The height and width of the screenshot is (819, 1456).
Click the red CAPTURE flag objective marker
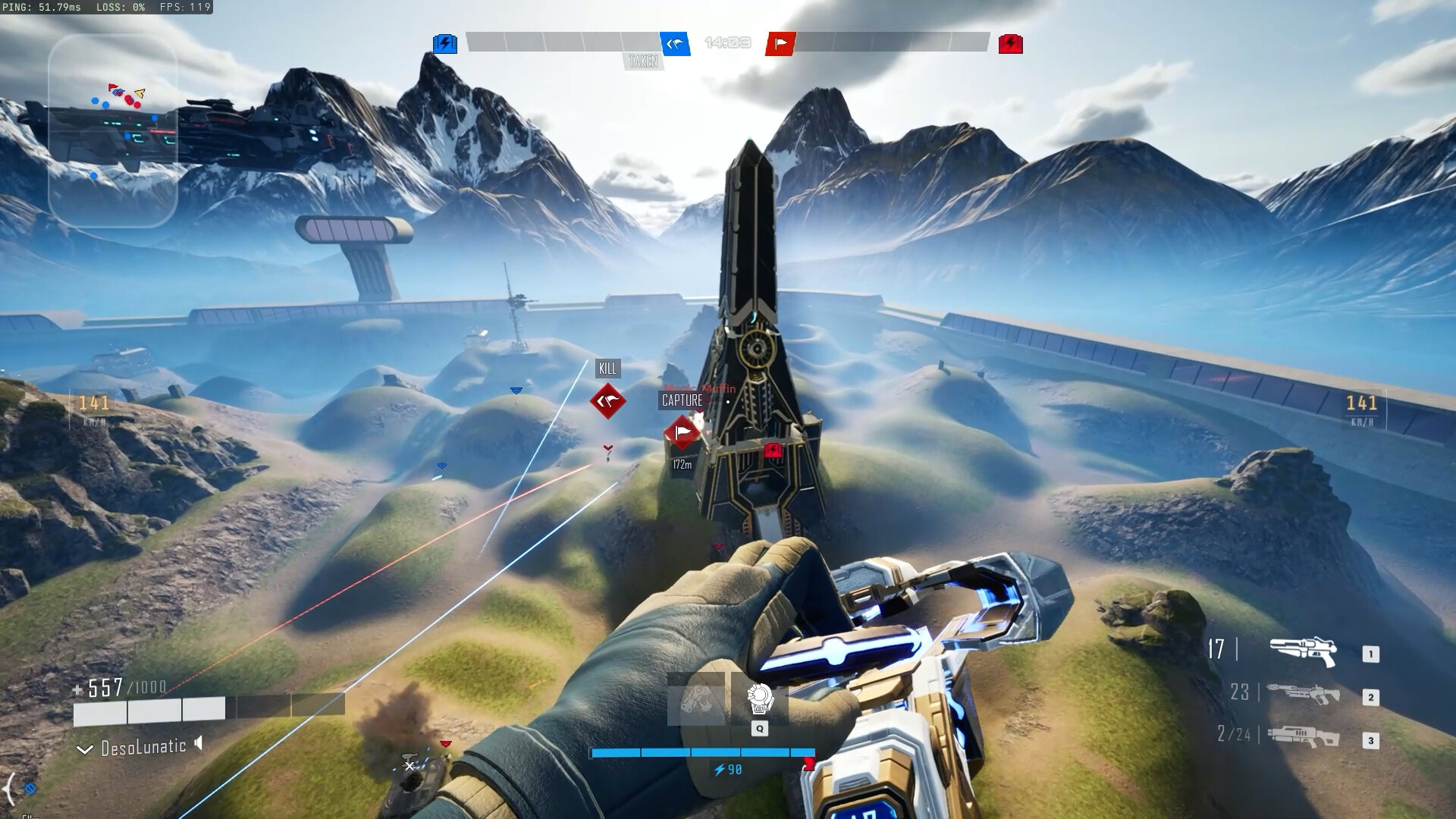[x=682, y=433]
